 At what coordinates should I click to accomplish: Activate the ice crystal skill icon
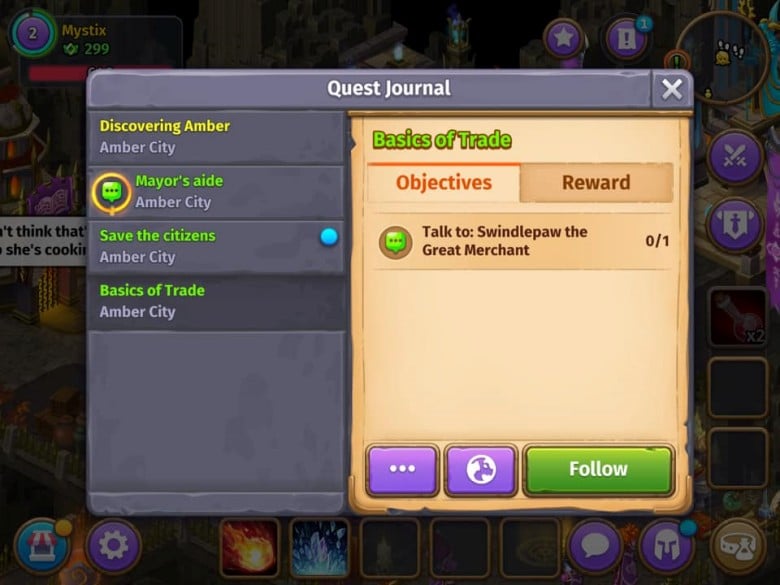320,547
